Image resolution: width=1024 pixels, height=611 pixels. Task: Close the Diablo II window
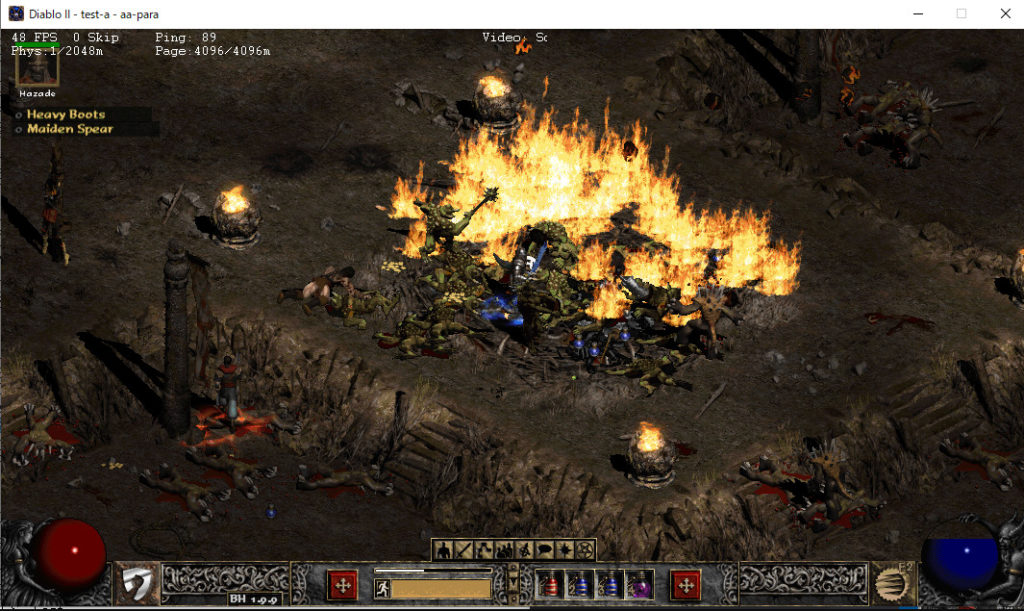[x=1005, y=14]
